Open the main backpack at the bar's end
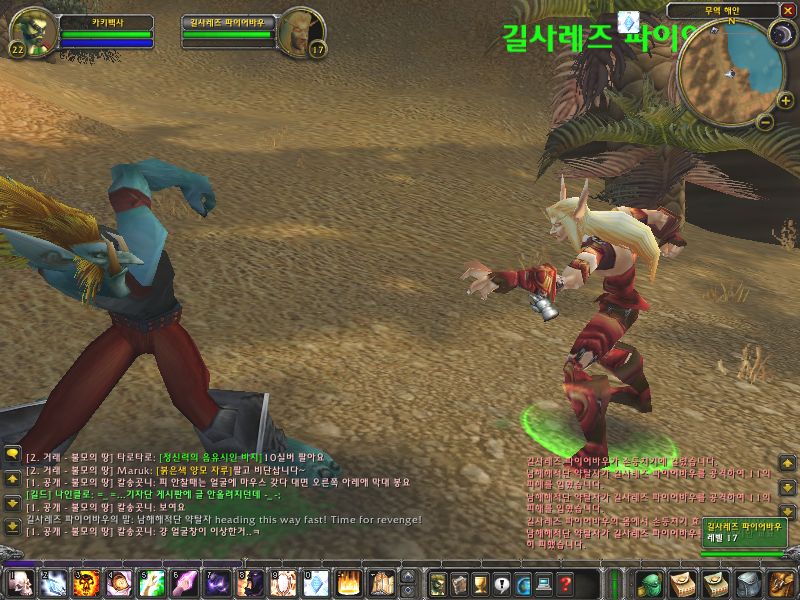 780,582
